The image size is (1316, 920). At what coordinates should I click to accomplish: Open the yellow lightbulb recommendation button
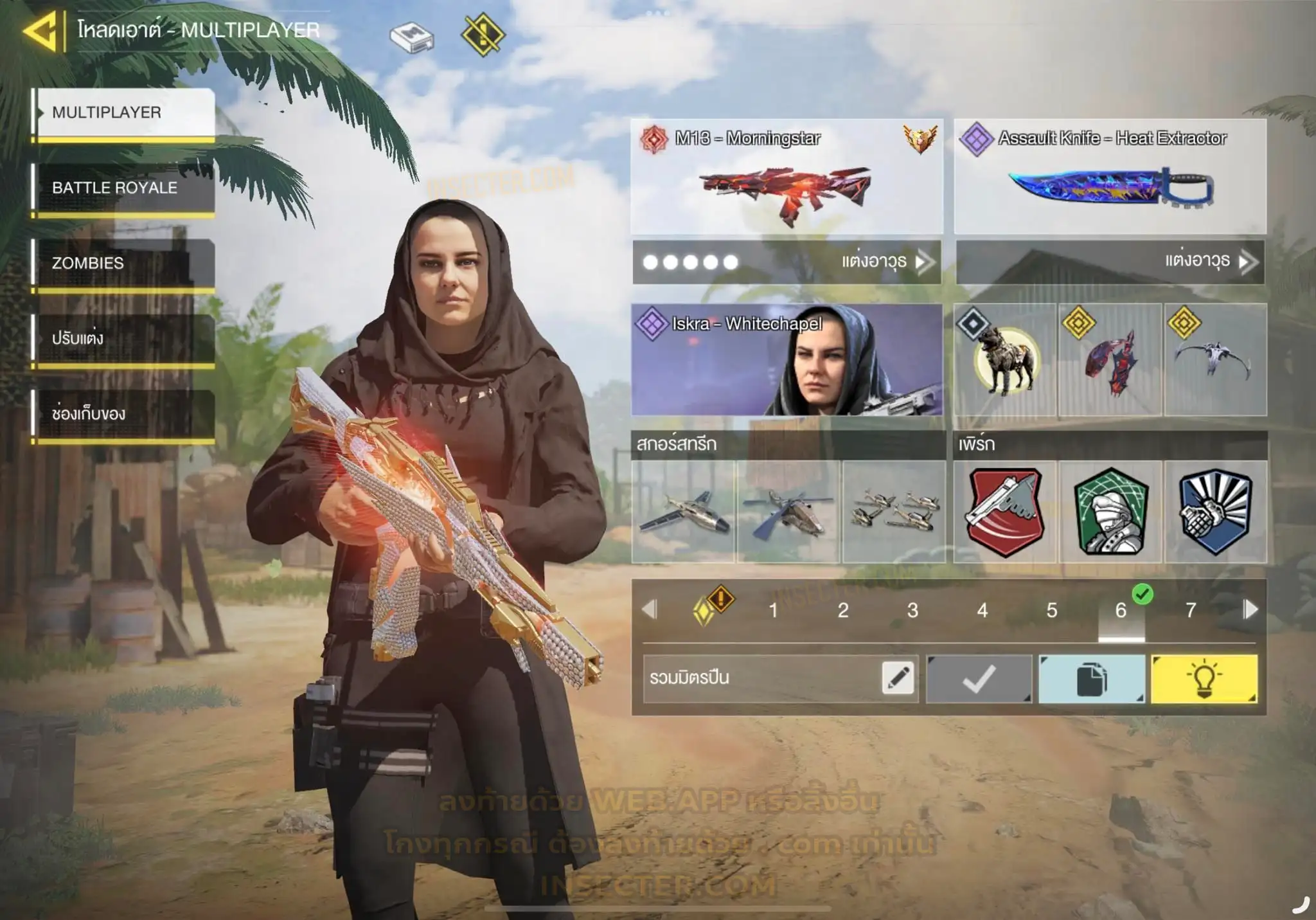coord(1204,679)
